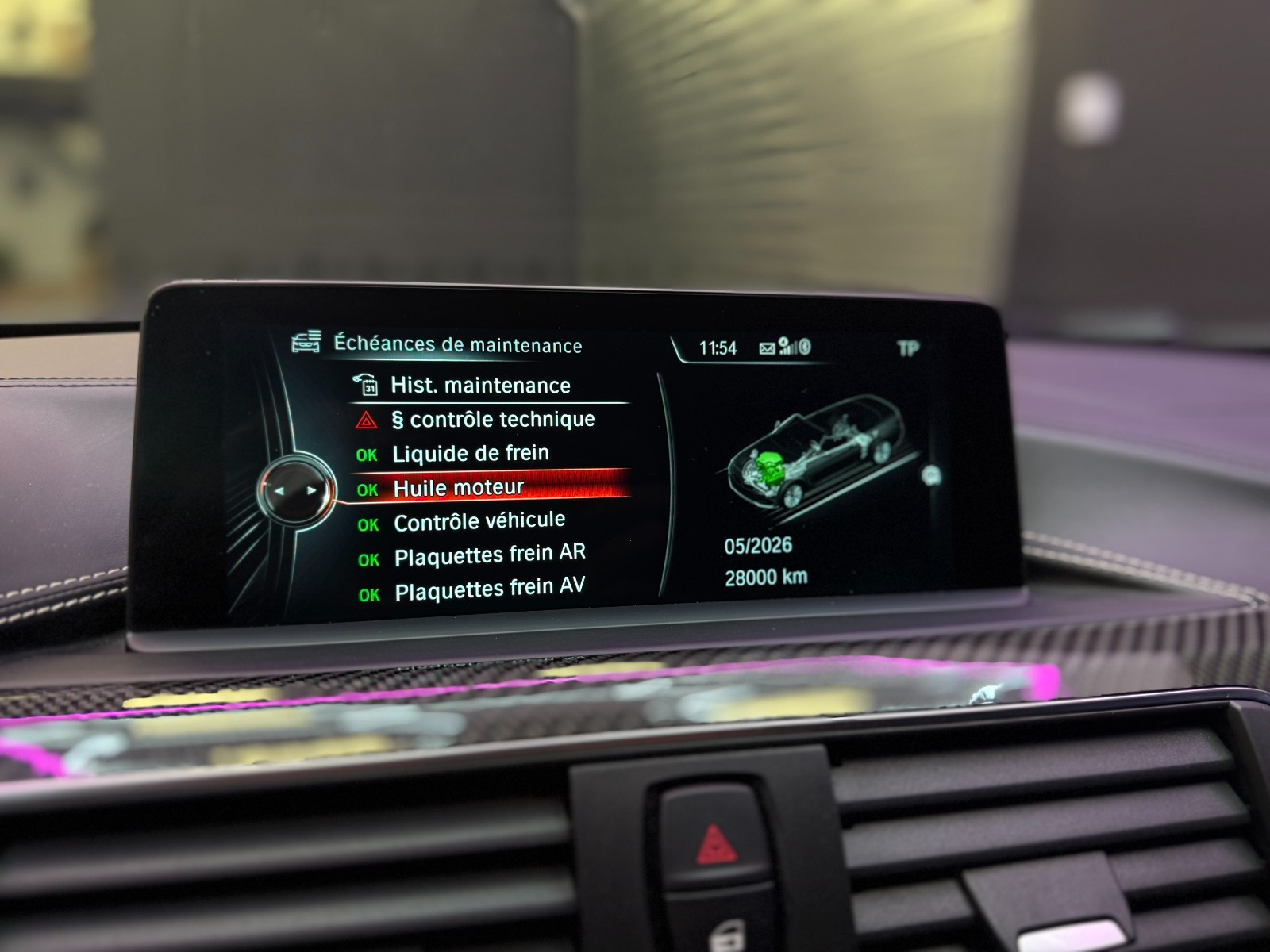
Task: Select the highlighted Huile moteur row
Action: (x=459, y=488)
